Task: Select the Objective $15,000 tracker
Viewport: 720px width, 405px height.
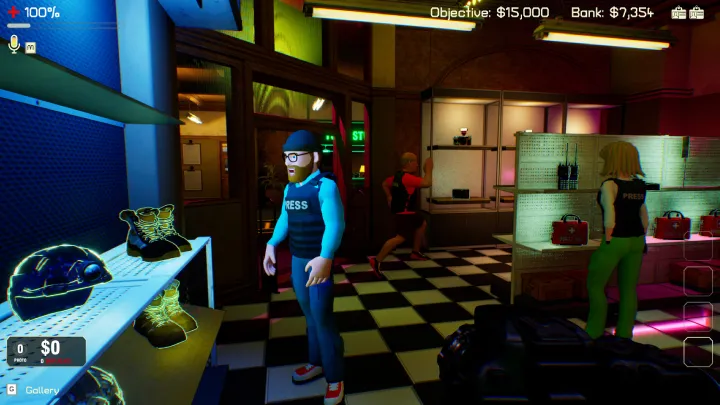Action: [x=489, y=12]
